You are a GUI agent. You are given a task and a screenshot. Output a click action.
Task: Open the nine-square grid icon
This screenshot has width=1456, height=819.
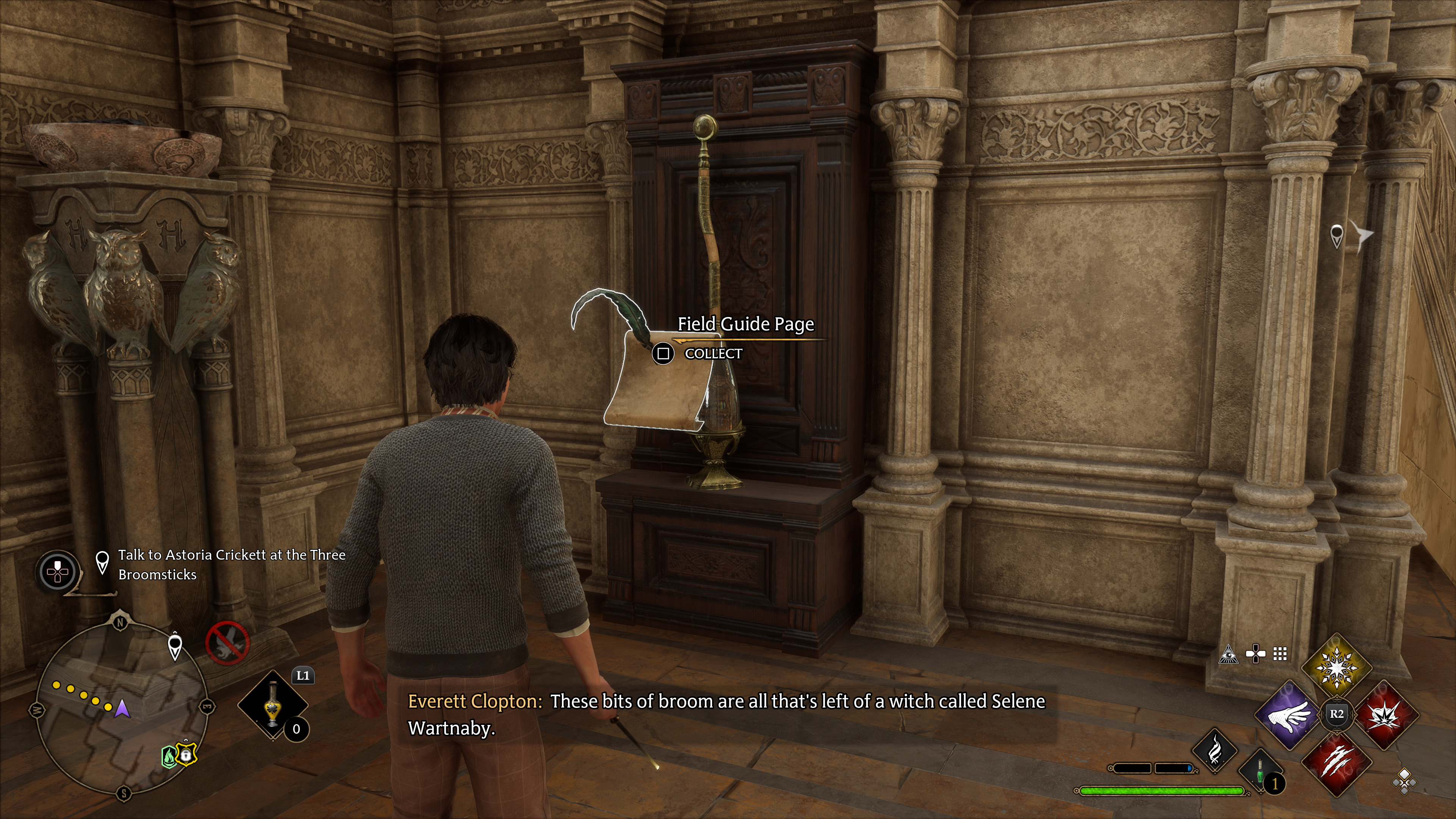[1280, 654]
